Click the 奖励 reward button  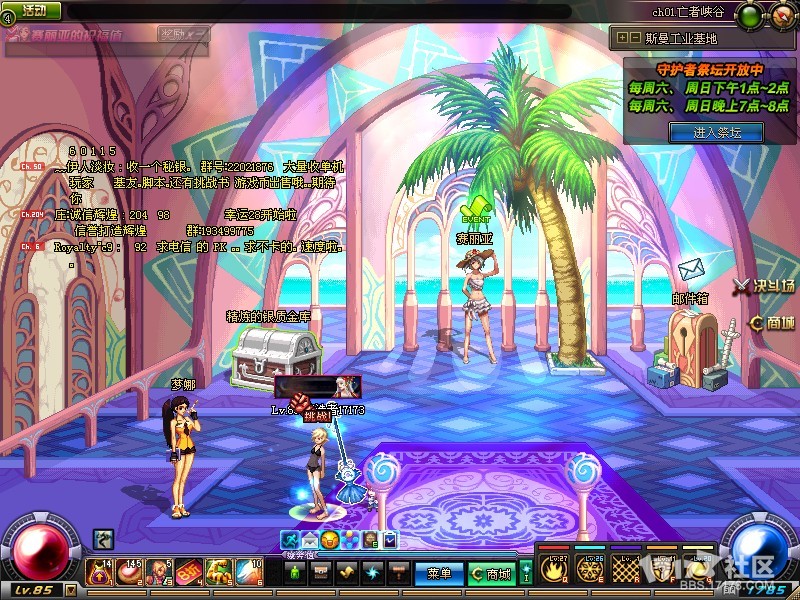point(183,34)
